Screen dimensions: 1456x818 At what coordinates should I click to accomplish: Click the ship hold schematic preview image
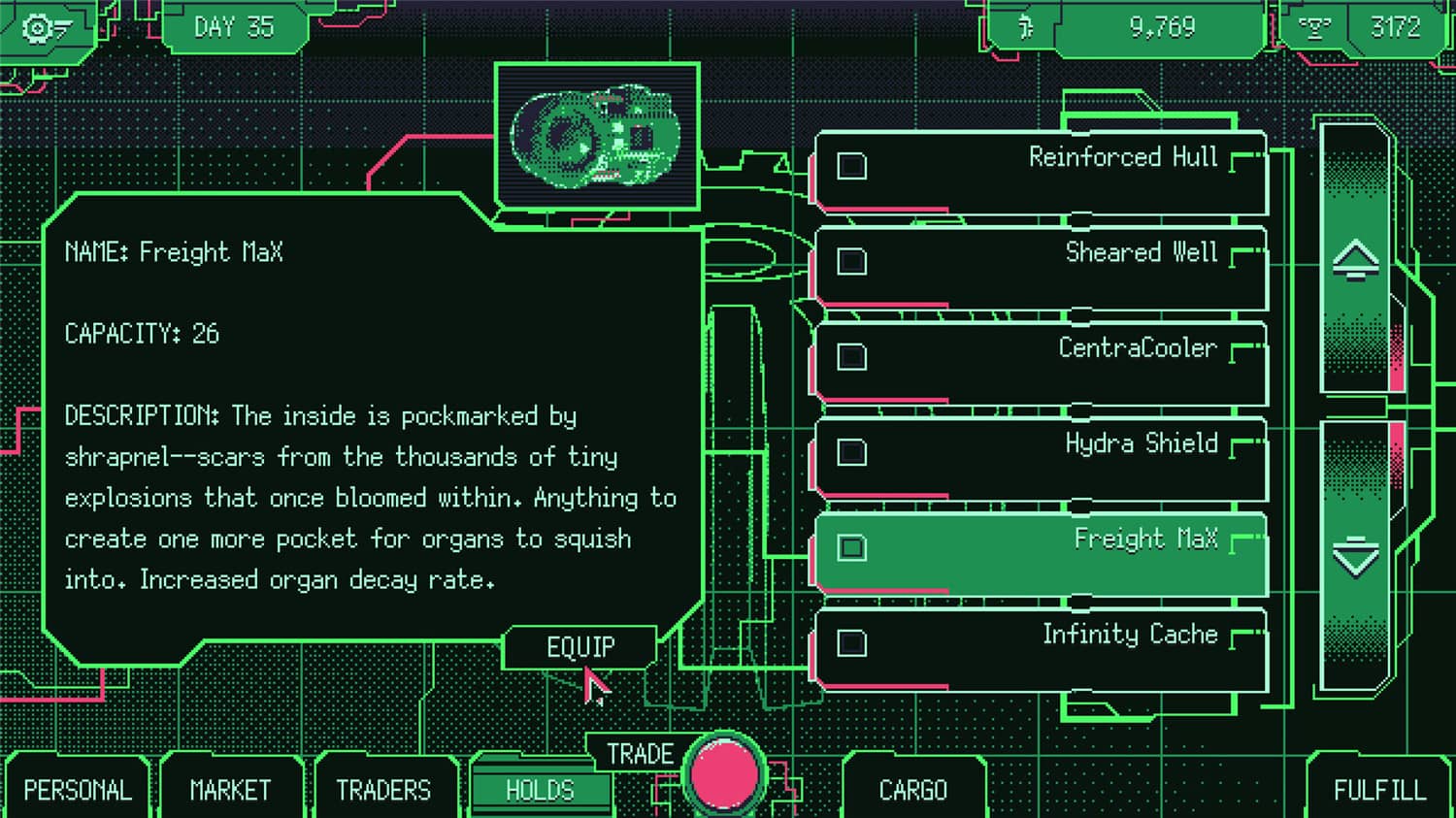(x=598, y=136)
